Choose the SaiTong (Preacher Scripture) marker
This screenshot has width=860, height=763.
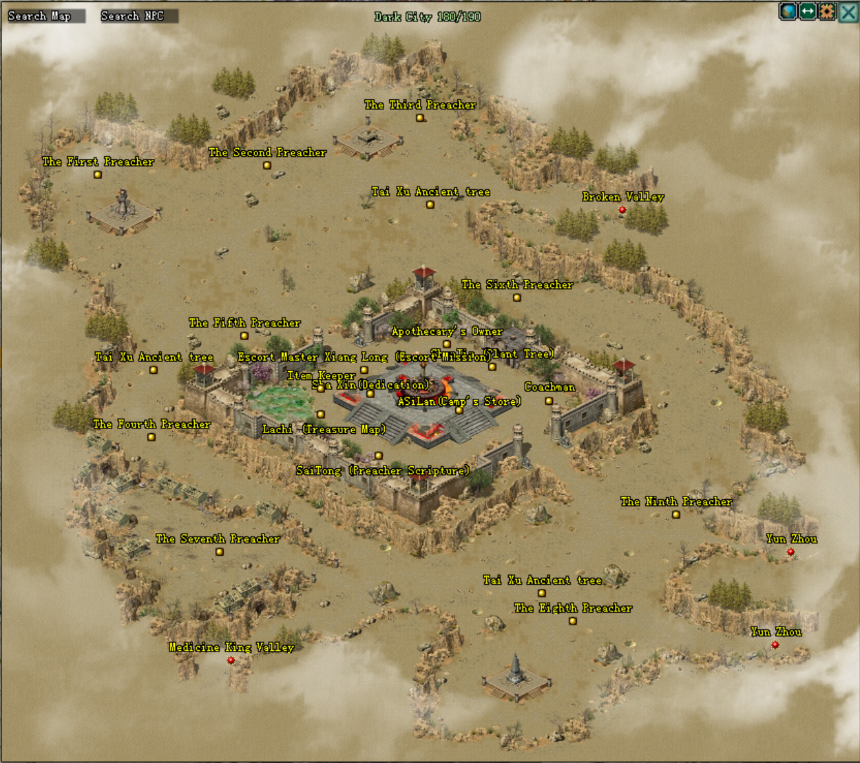point(378,456)
